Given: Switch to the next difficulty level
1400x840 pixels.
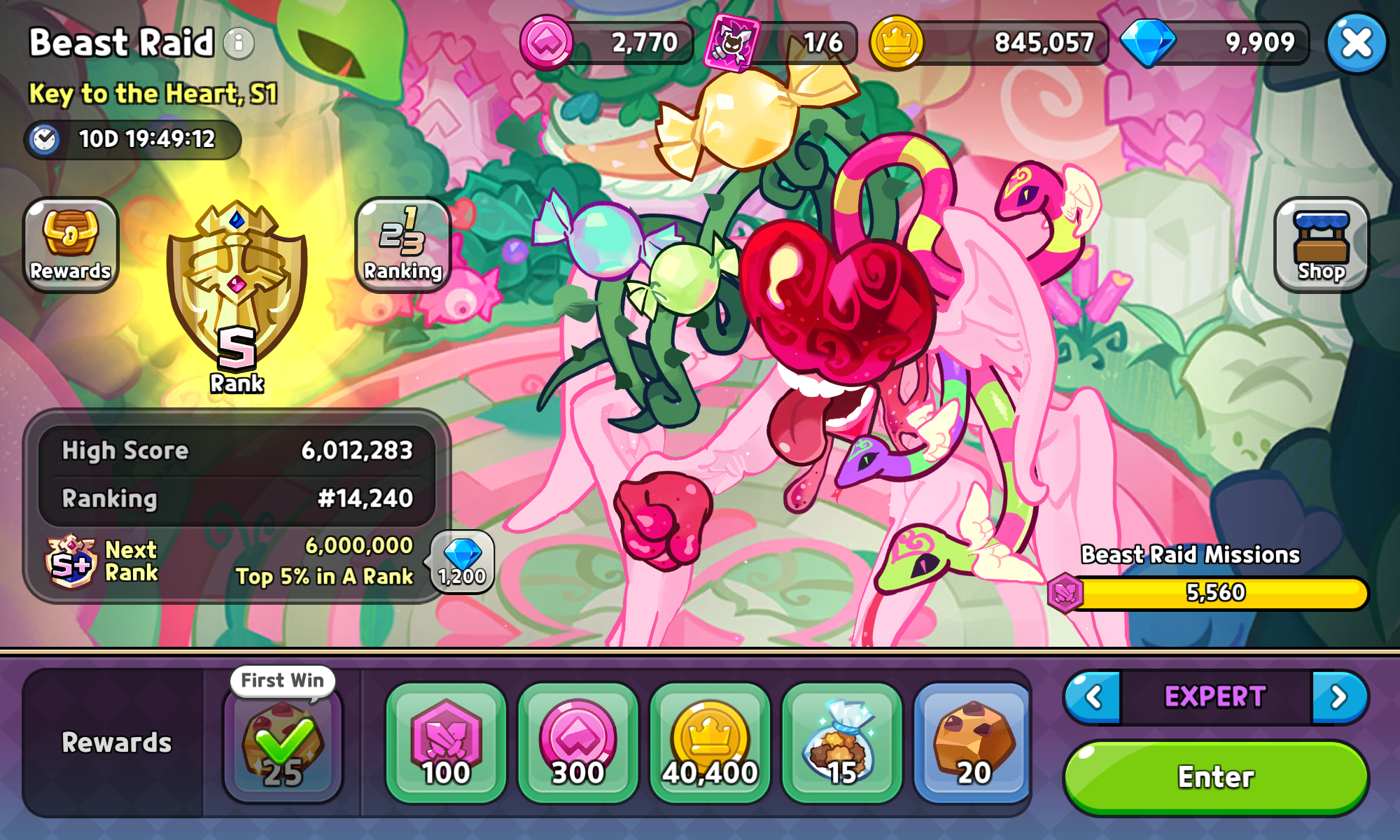Looking at the screenshot, I should [x=1338, y=697].
